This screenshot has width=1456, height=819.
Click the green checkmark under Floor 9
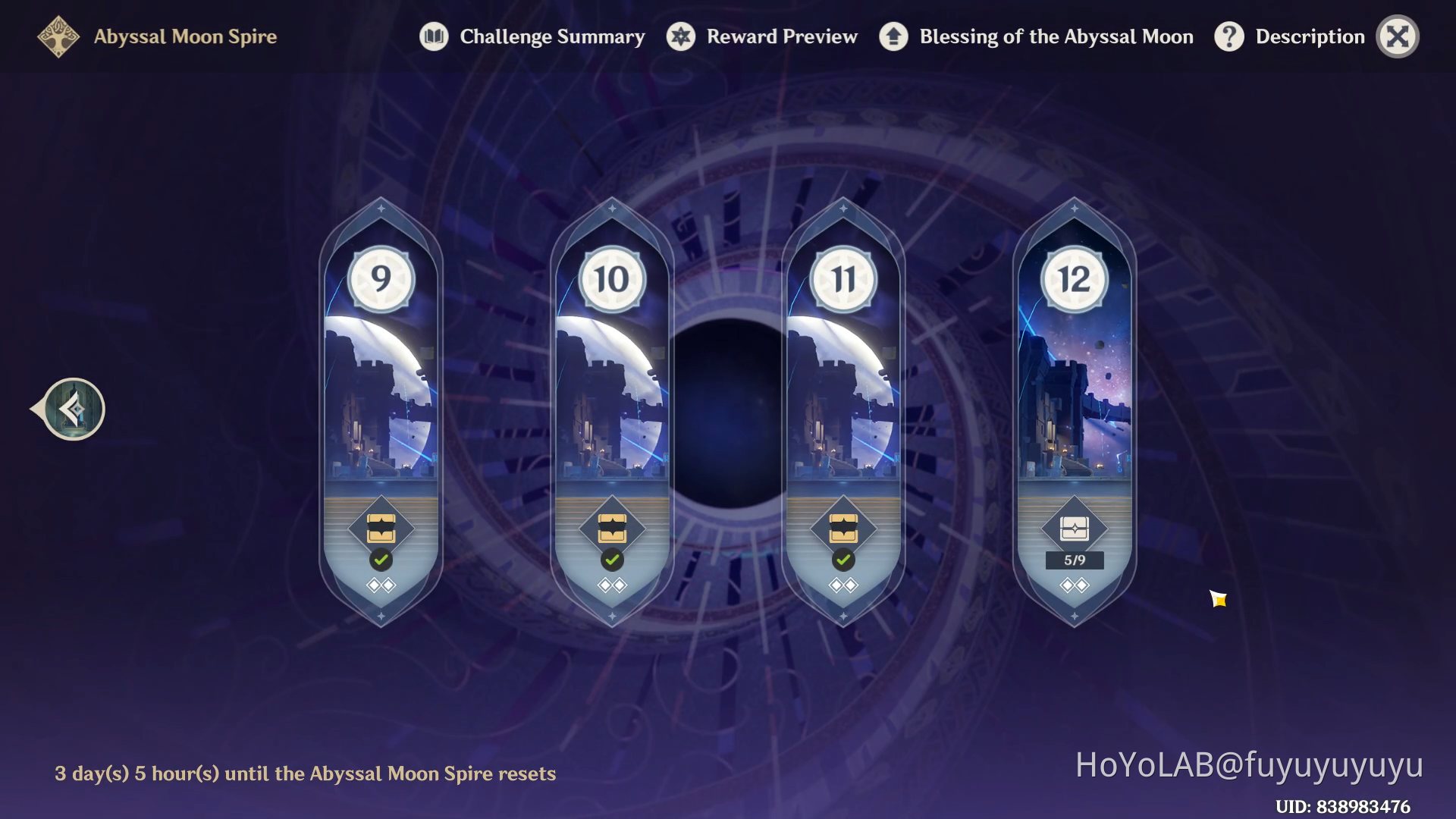[x=381, y=560]
